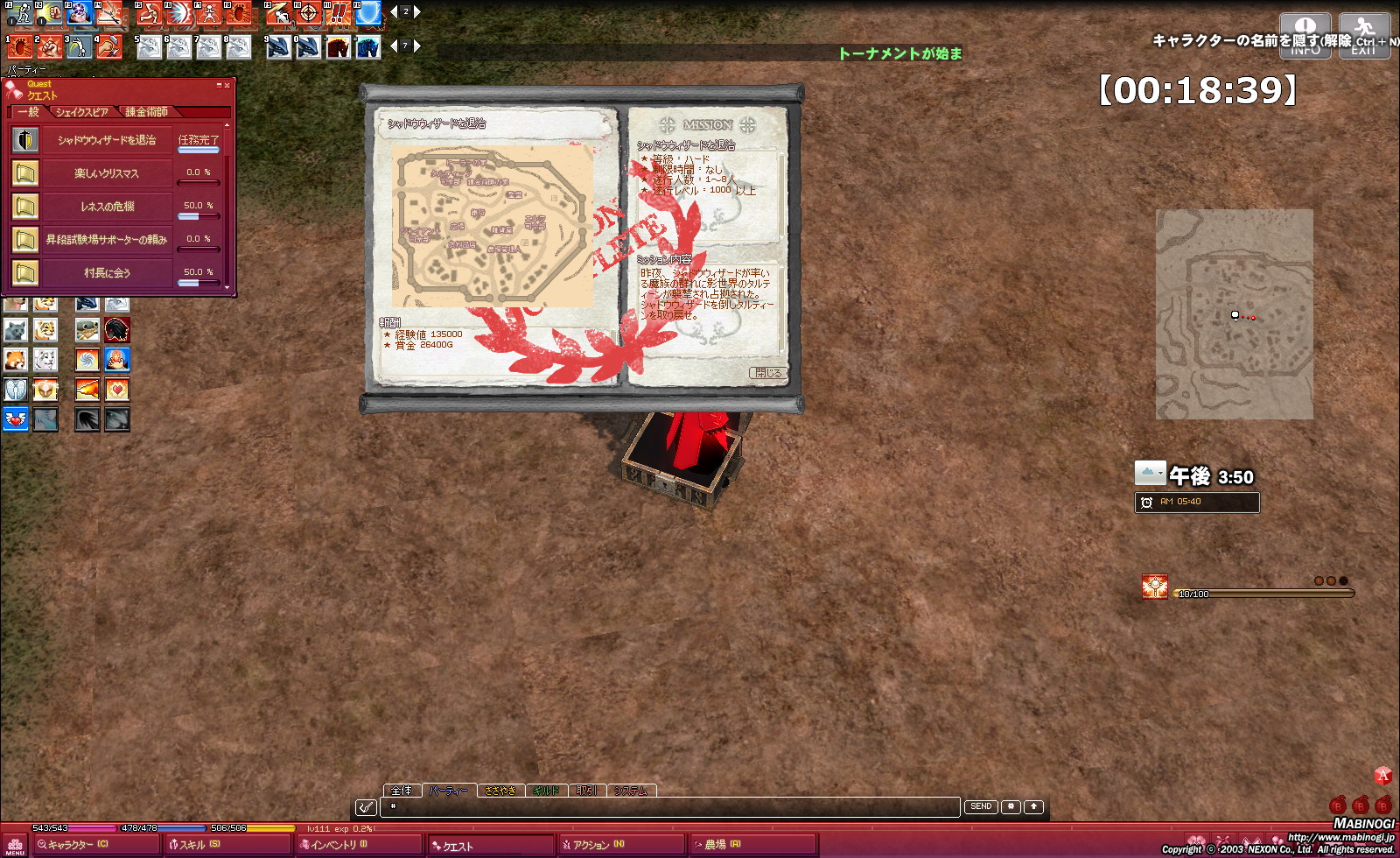Open the 錬金術師 quest tab
The image size is (1400, 858).
pos(146,112)
